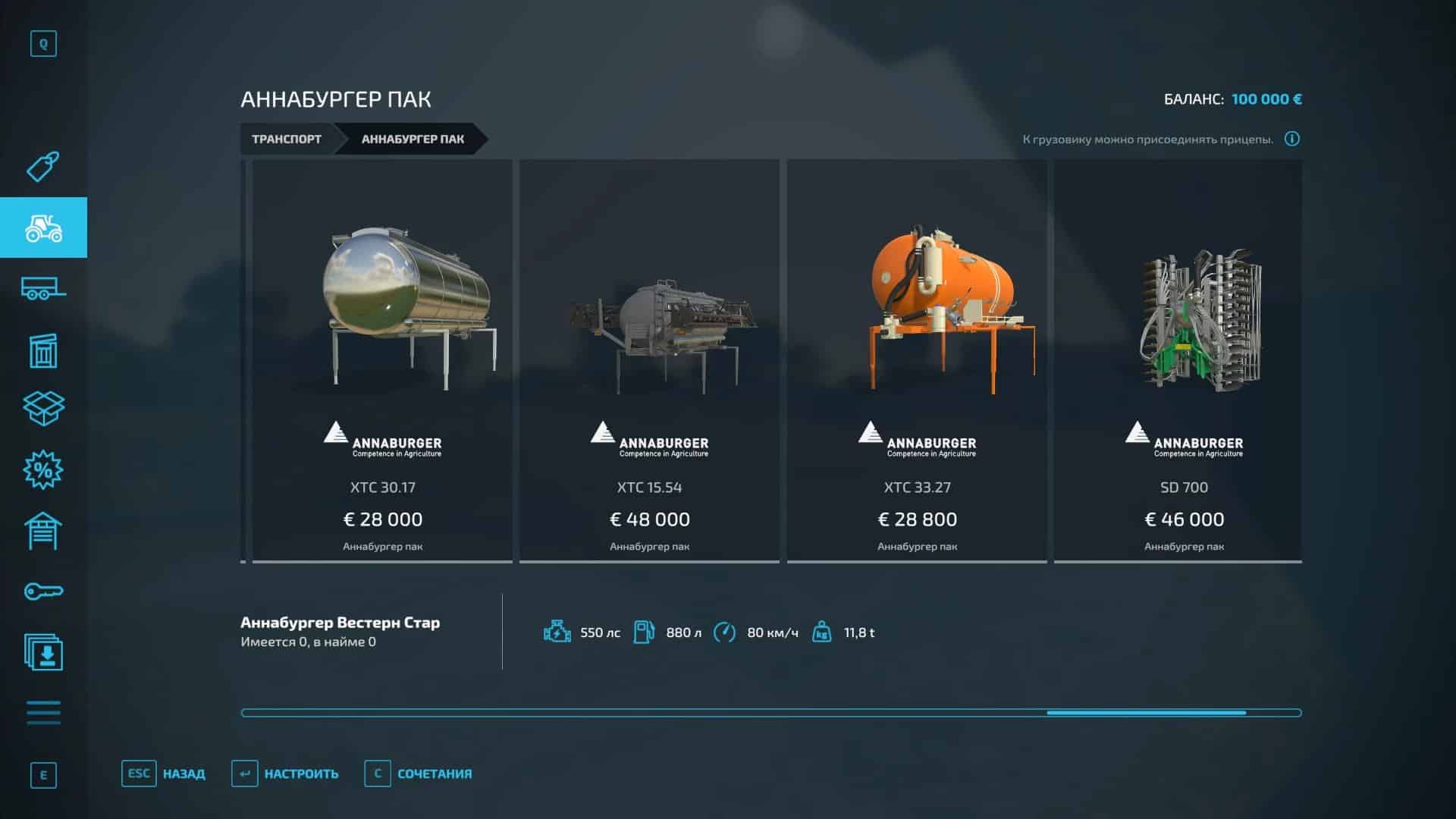The height and width of the screenshot is (819, 1456).
Task: Open the key leasing category
Action: point(43,591)
